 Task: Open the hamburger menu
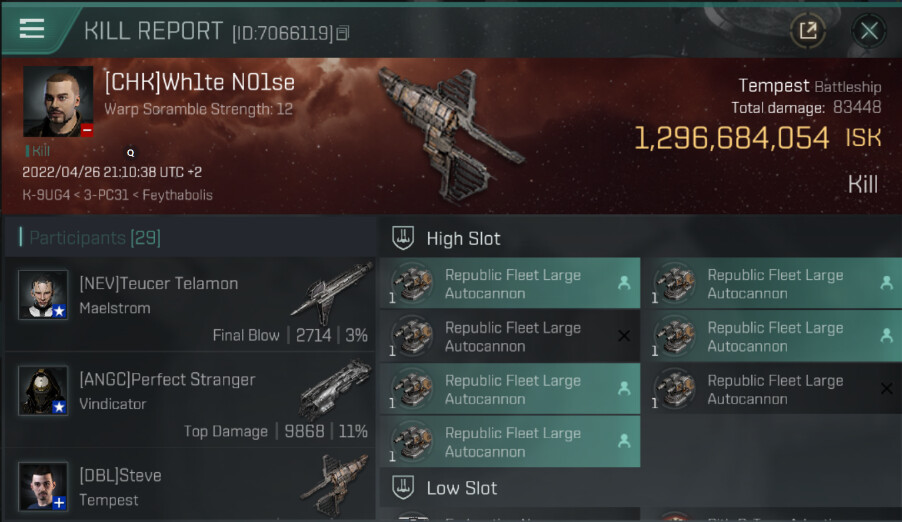(32, 28)
